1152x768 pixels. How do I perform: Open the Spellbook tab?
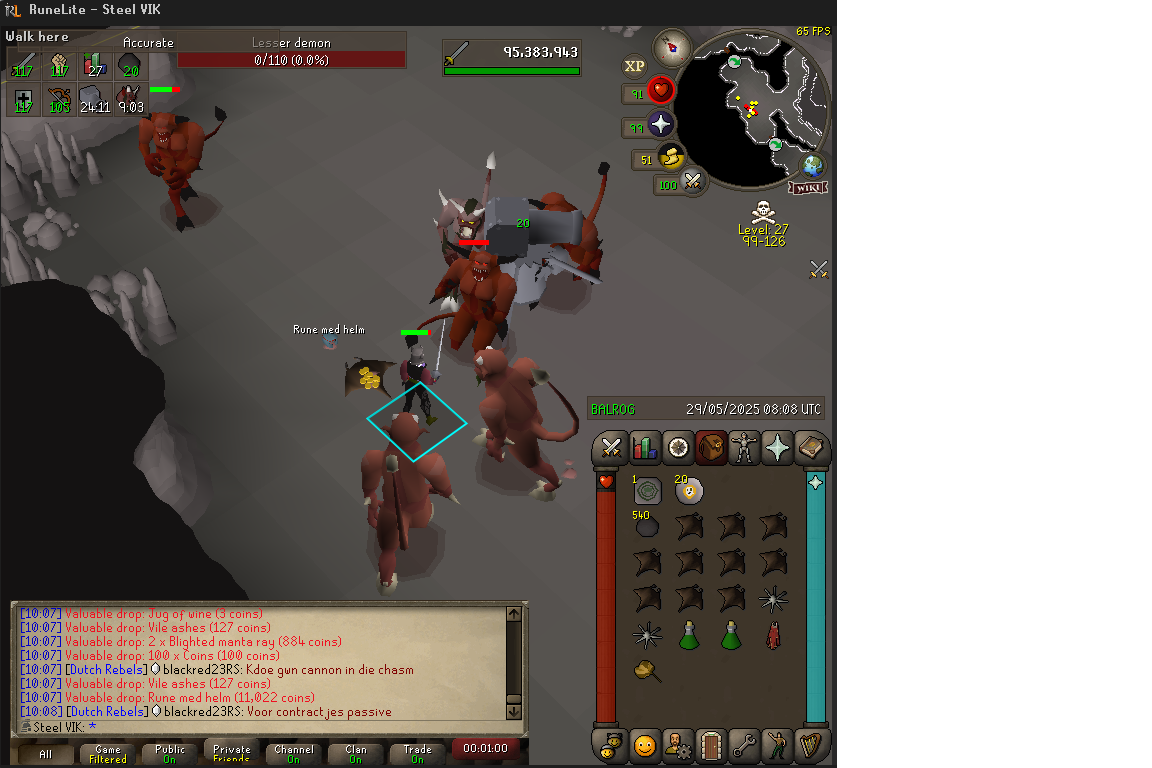811,448
